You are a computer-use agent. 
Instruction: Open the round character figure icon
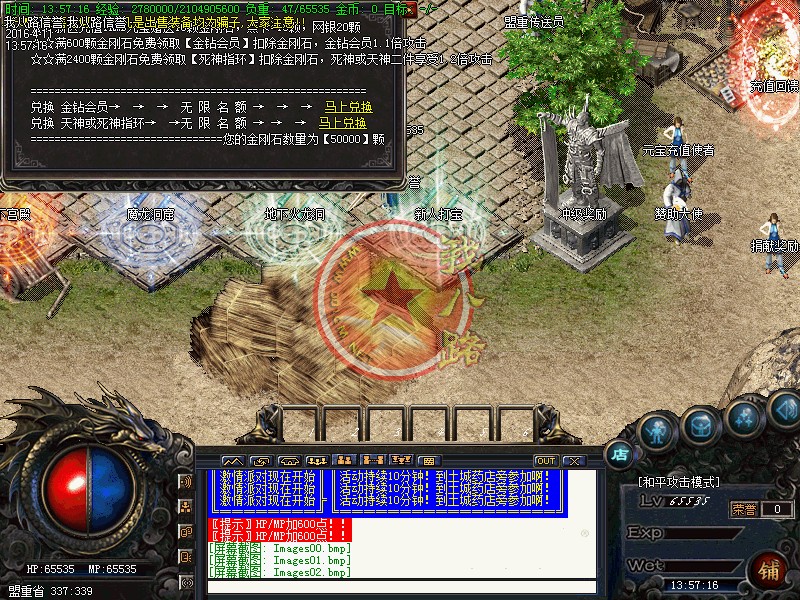click(x=655, y=431)
